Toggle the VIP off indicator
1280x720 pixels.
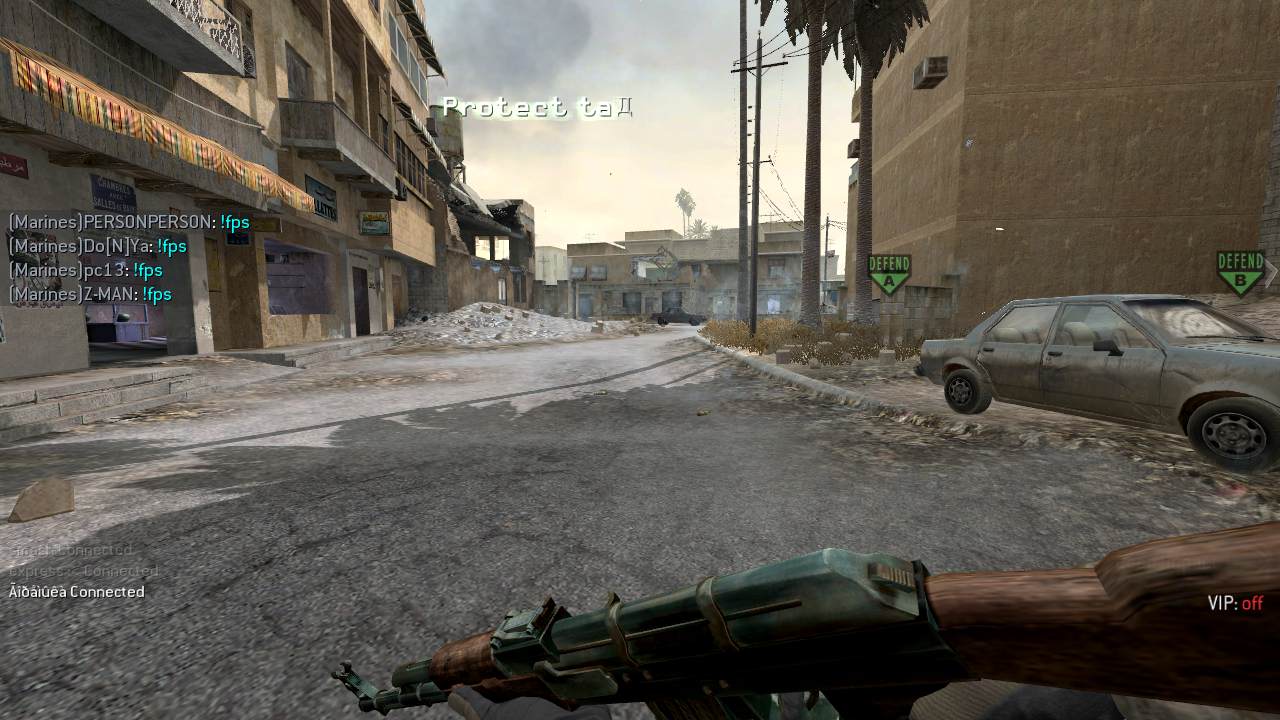(x=1235, y=603)
